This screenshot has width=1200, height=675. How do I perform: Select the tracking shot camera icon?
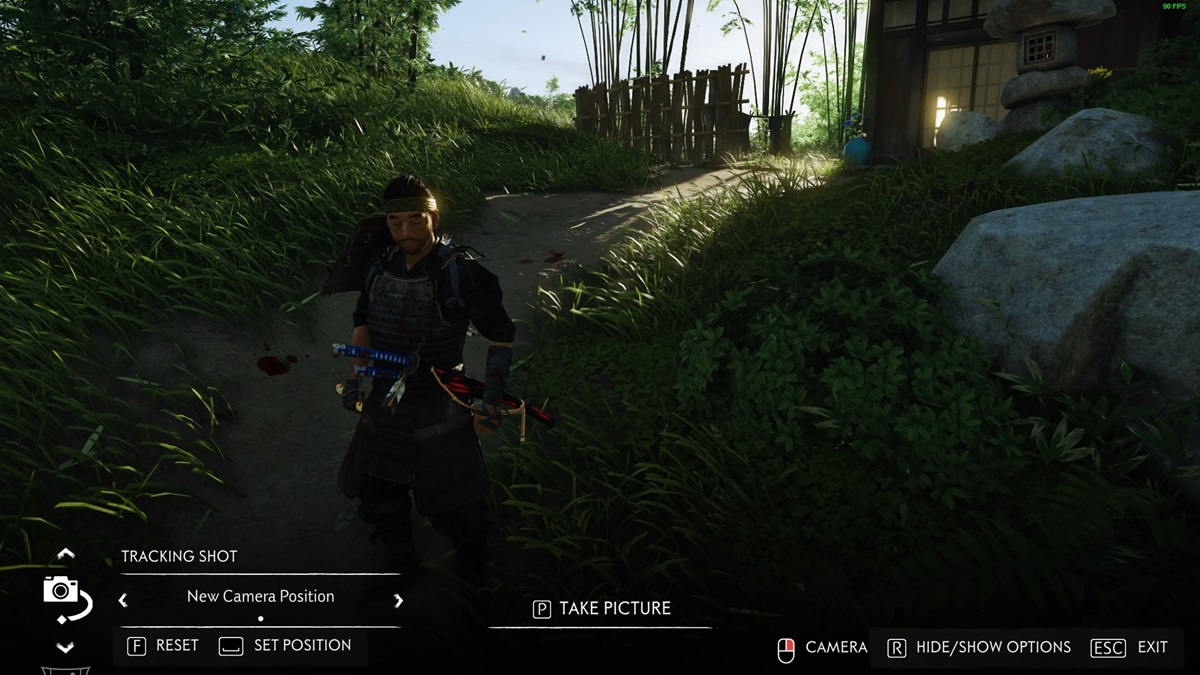pyautogui.click(x=64, y=596)
